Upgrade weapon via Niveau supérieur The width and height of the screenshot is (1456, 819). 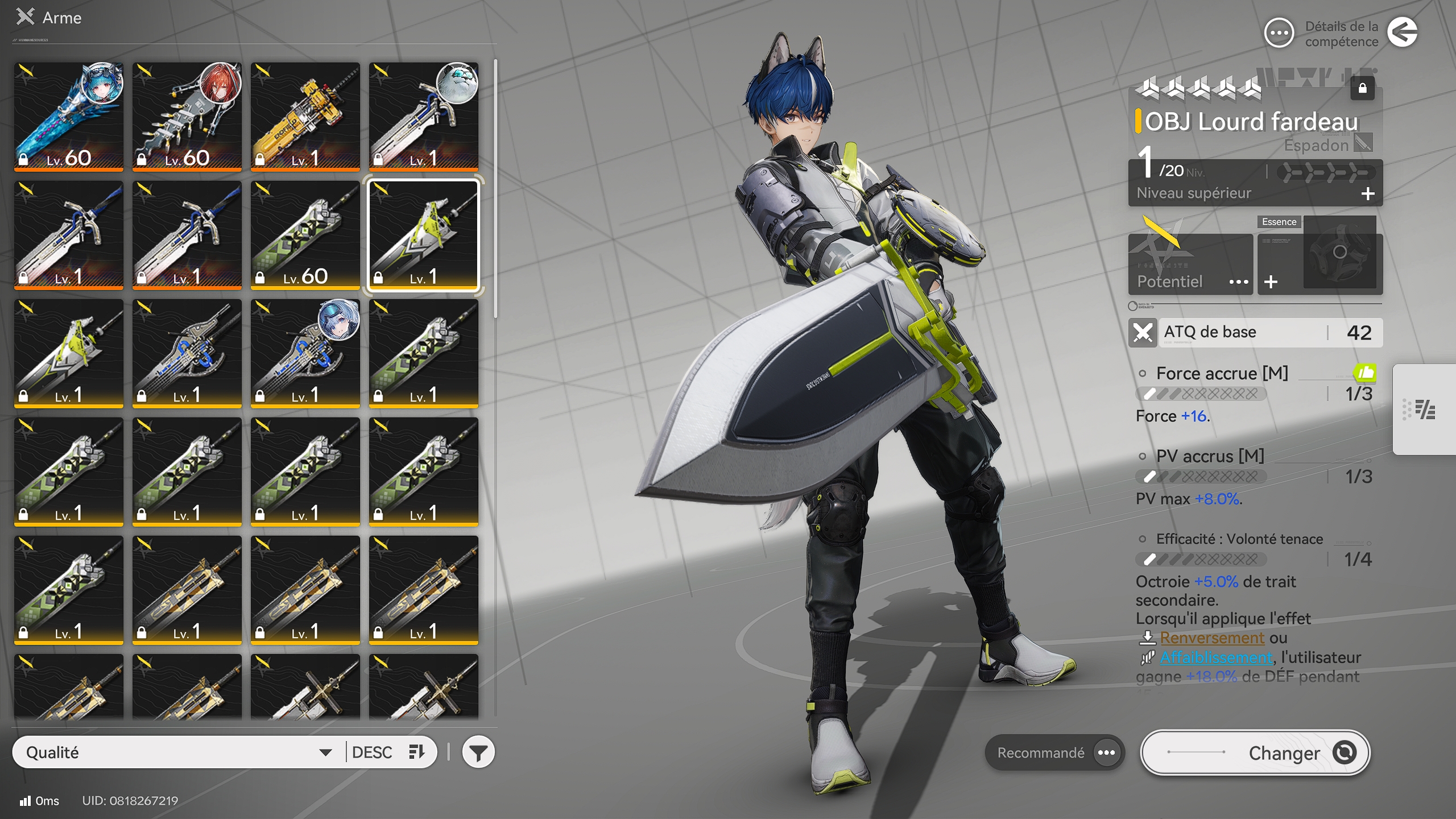coord(1367,194)
